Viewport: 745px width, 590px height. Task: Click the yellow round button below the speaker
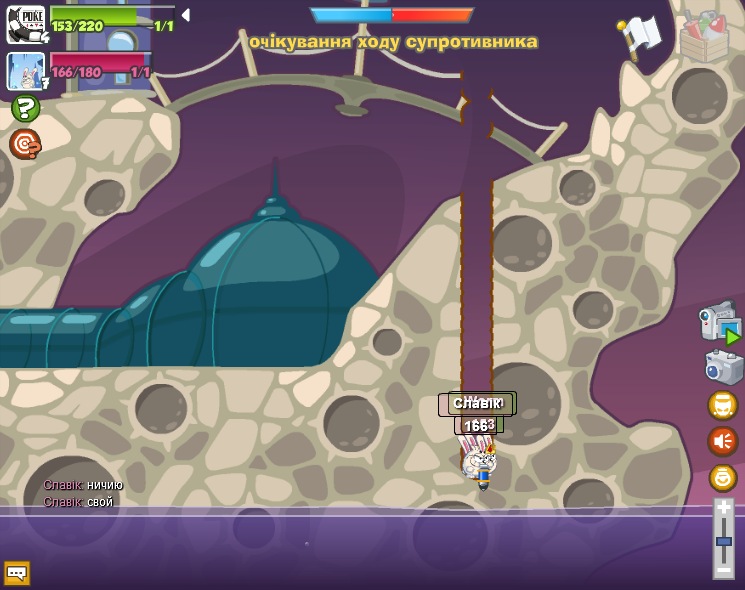pos(722,478)
